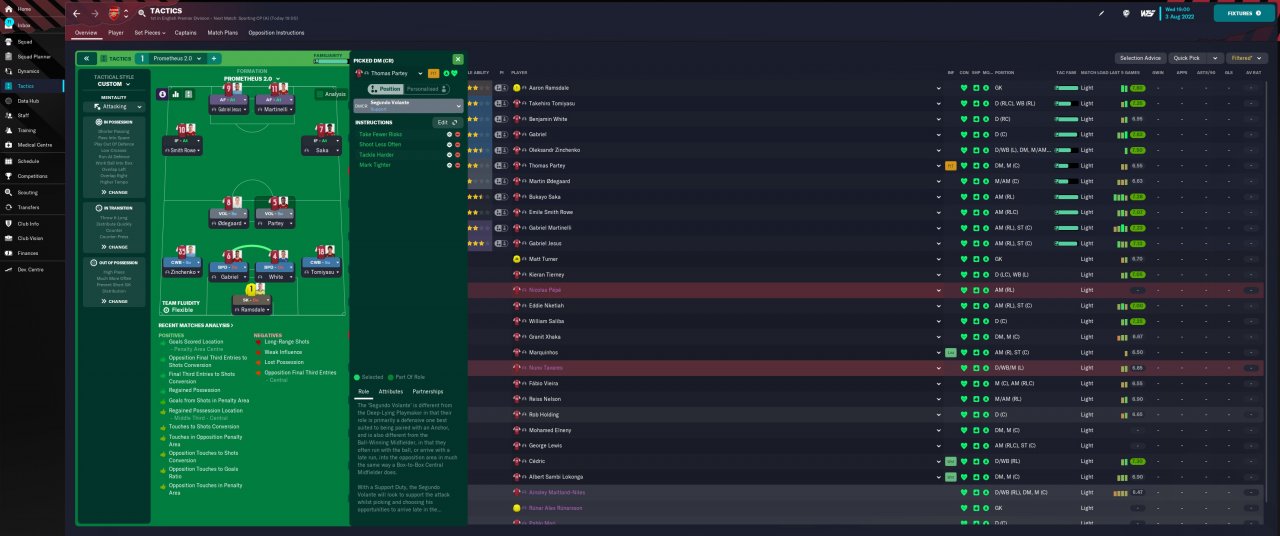Open the Training menu entry
The image size is (1280, 536).
coord(27,130)
